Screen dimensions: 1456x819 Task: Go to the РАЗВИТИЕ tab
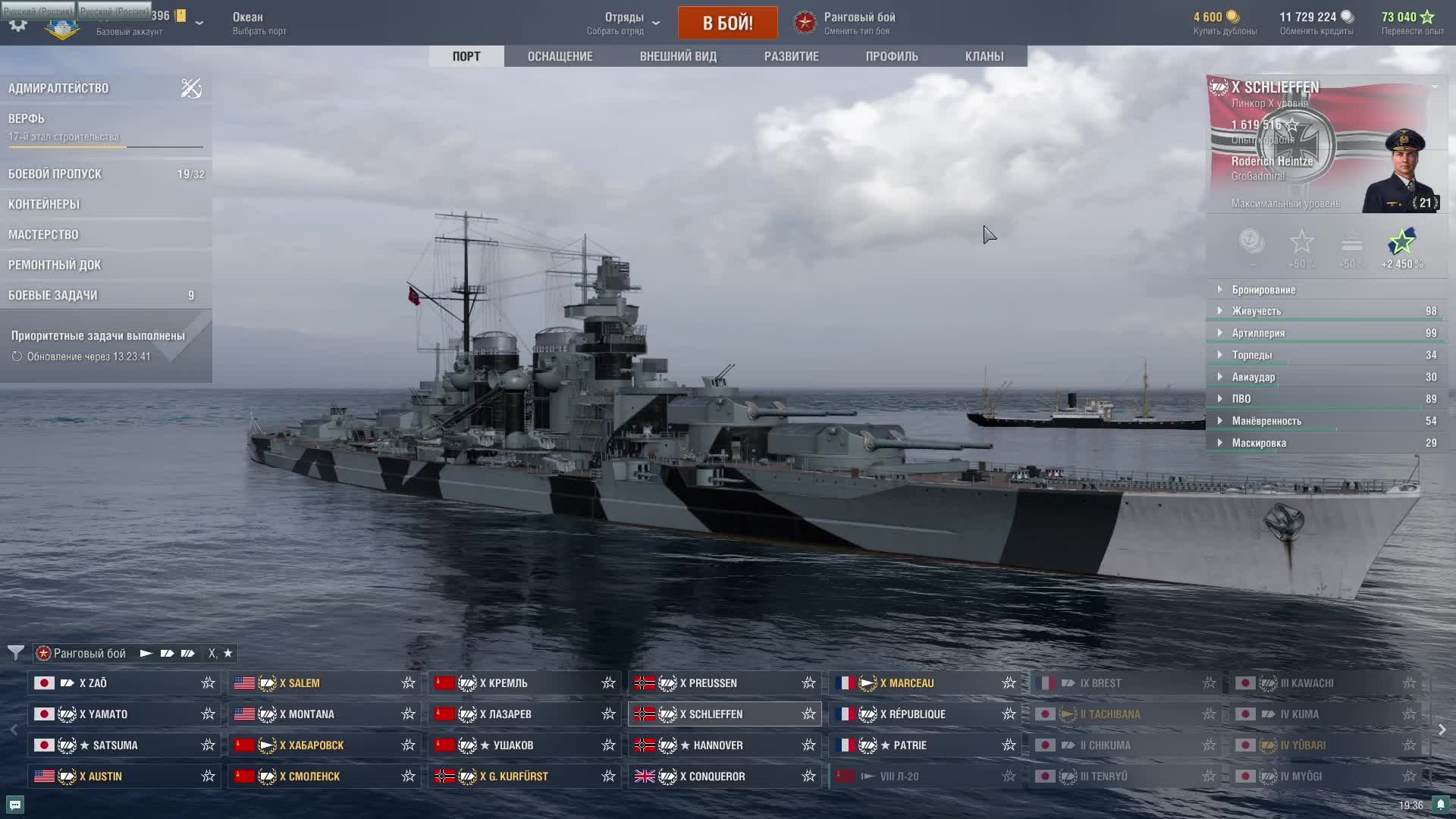[x=791, y=56]
